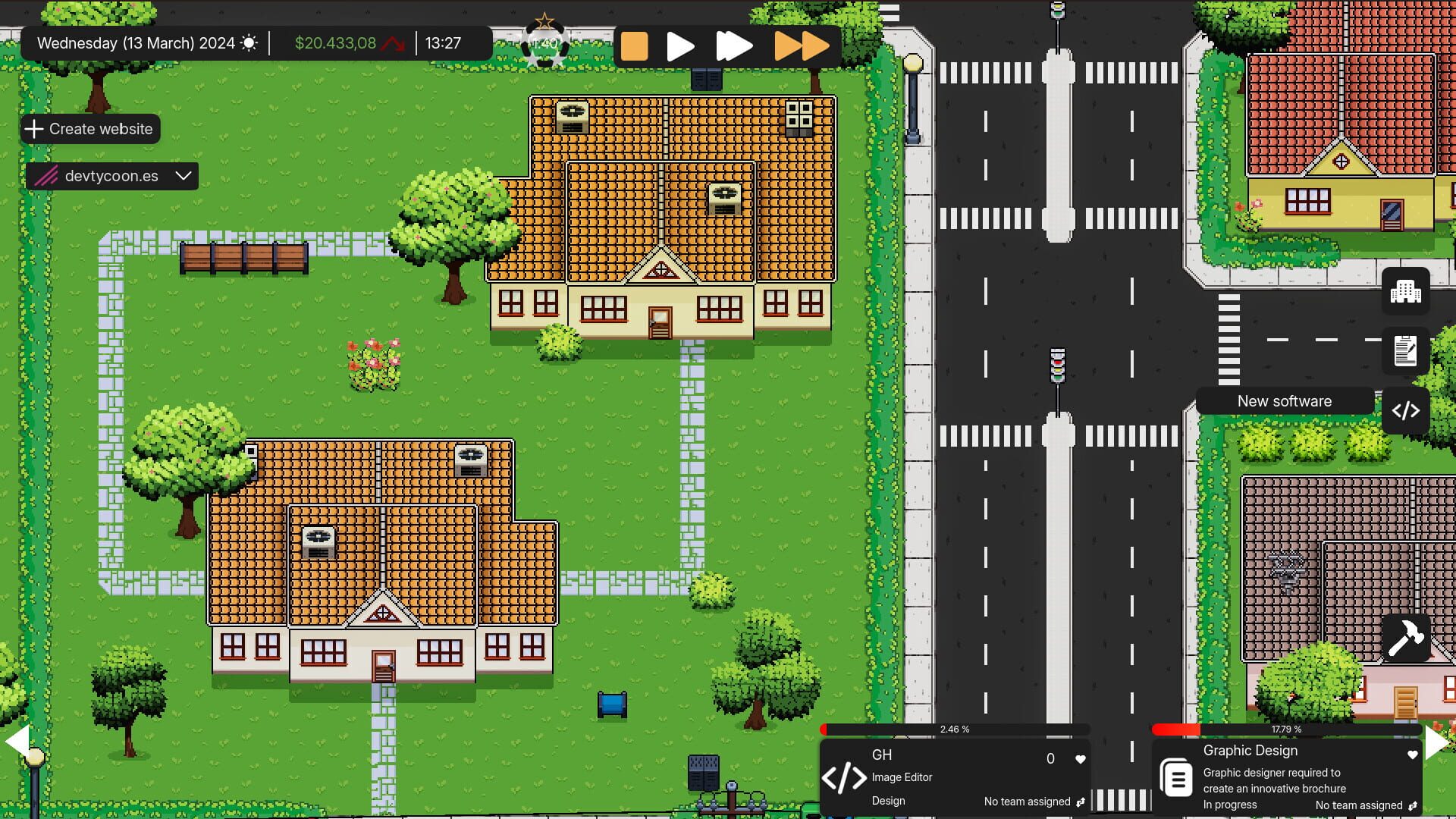Toggle the heart on the GH project

tap(1080, 758)
